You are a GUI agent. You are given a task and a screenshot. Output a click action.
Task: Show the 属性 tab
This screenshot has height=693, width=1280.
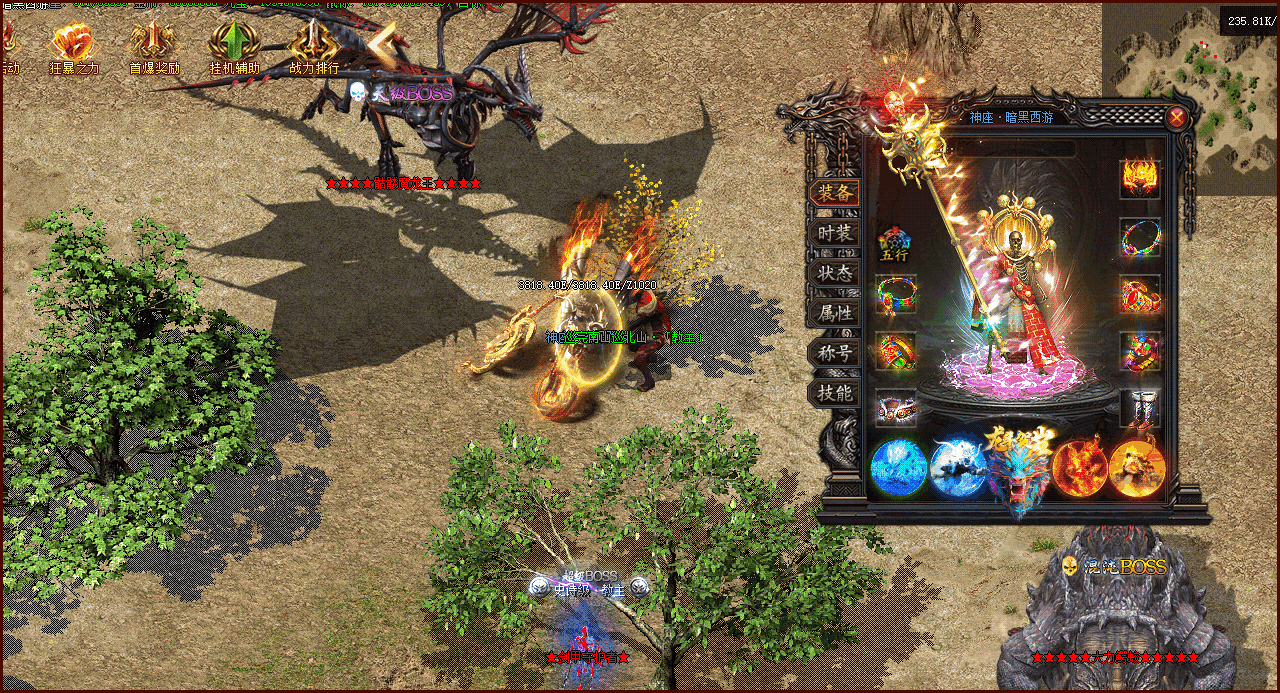[834, 313]
